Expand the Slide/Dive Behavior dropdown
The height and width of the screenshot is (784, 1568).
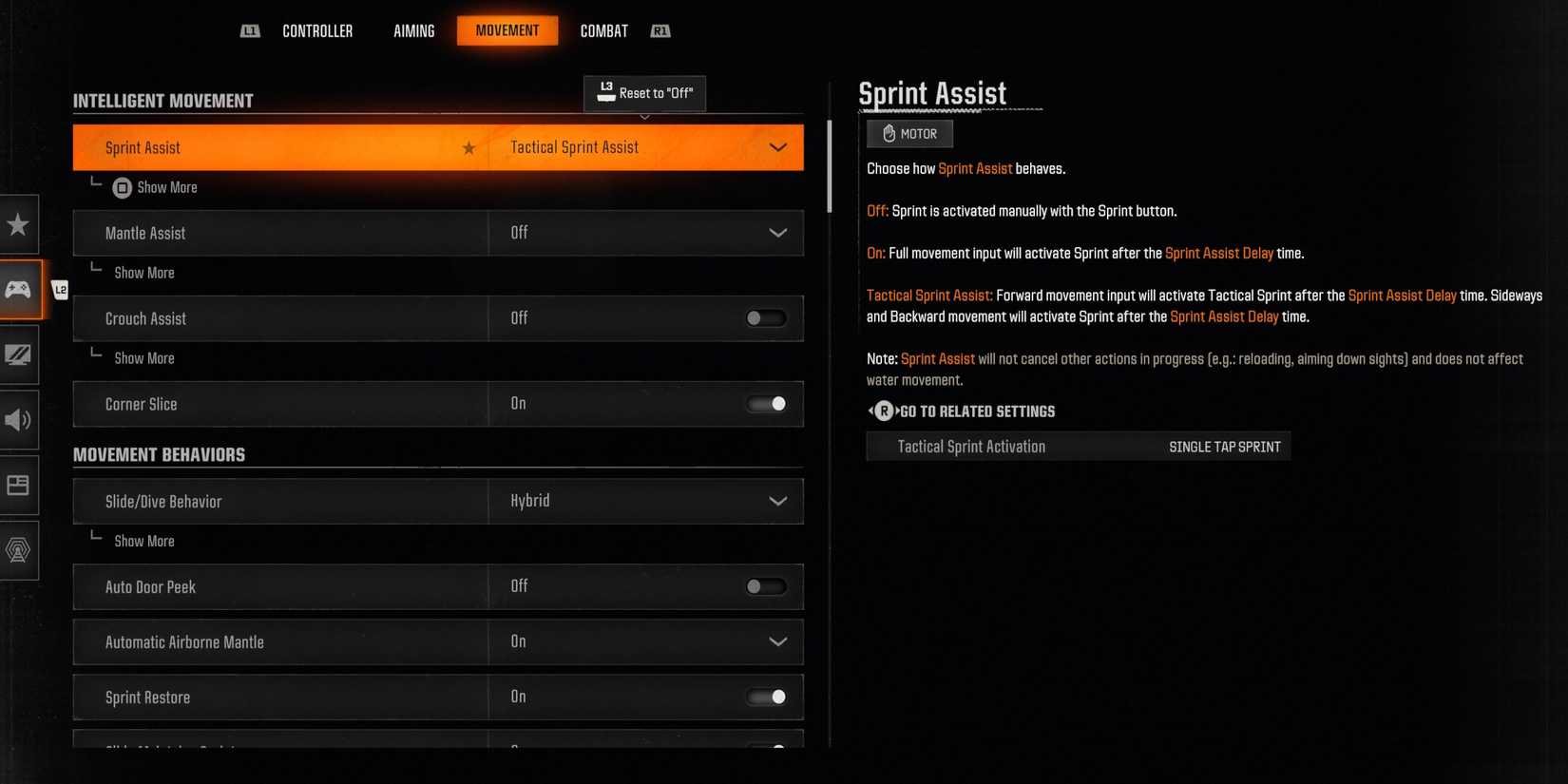(777, 501)
